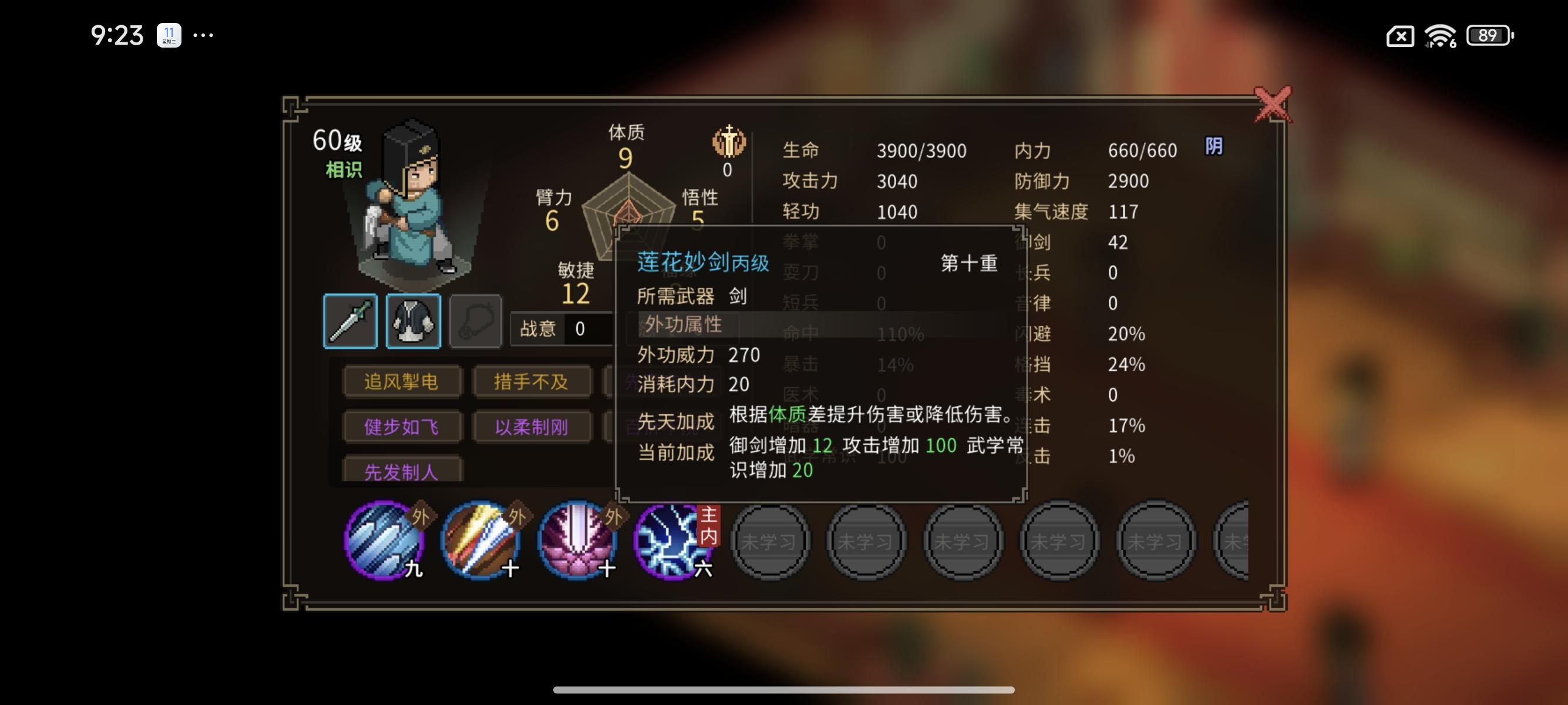This screenshot has height=705, width=1568.
Task: Toggle the 健步如飞 trait
Action: point(401,427)
